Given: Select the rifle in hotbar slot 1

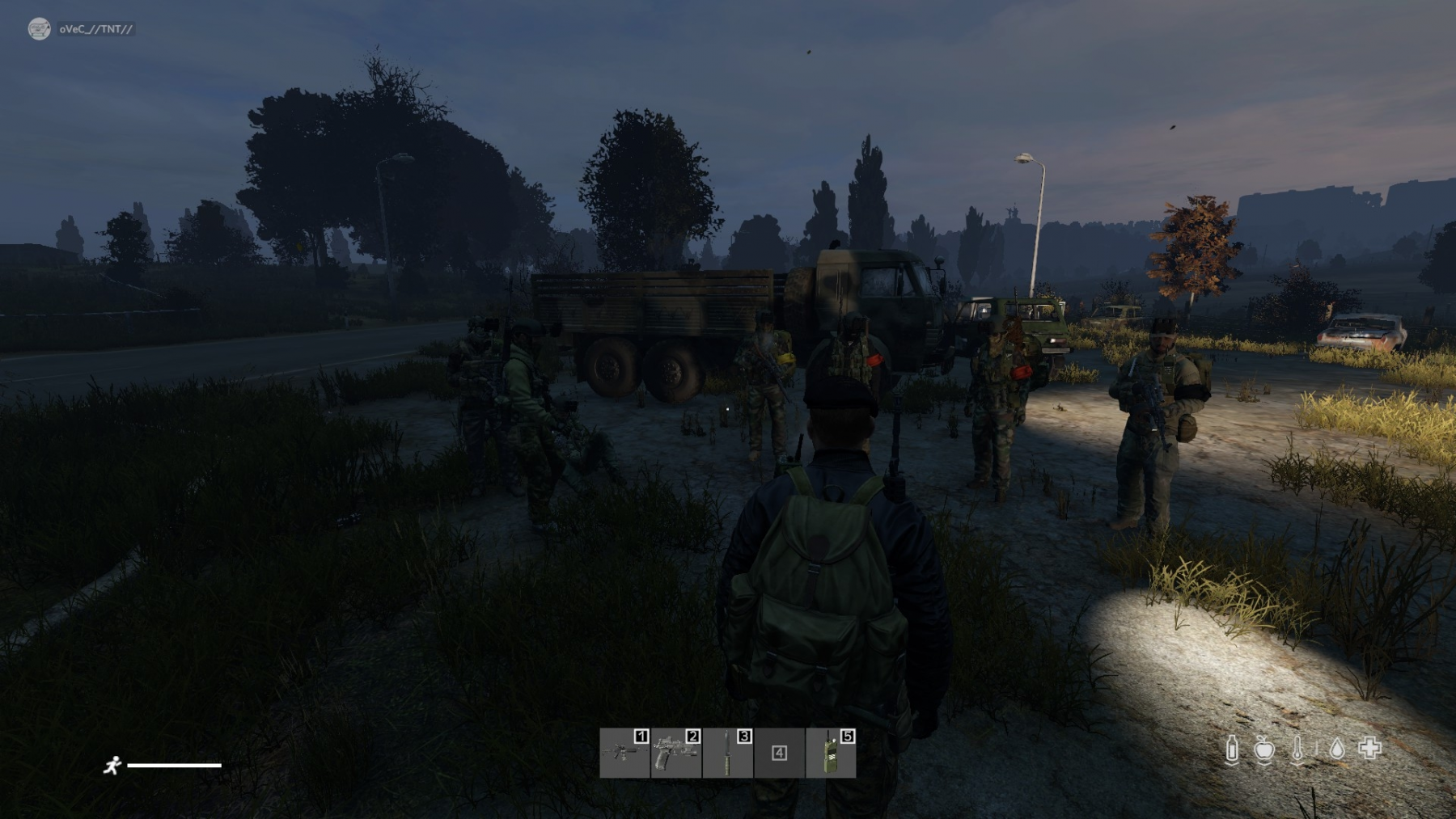Looking at the screenshot, I should [x=624, y=753].
